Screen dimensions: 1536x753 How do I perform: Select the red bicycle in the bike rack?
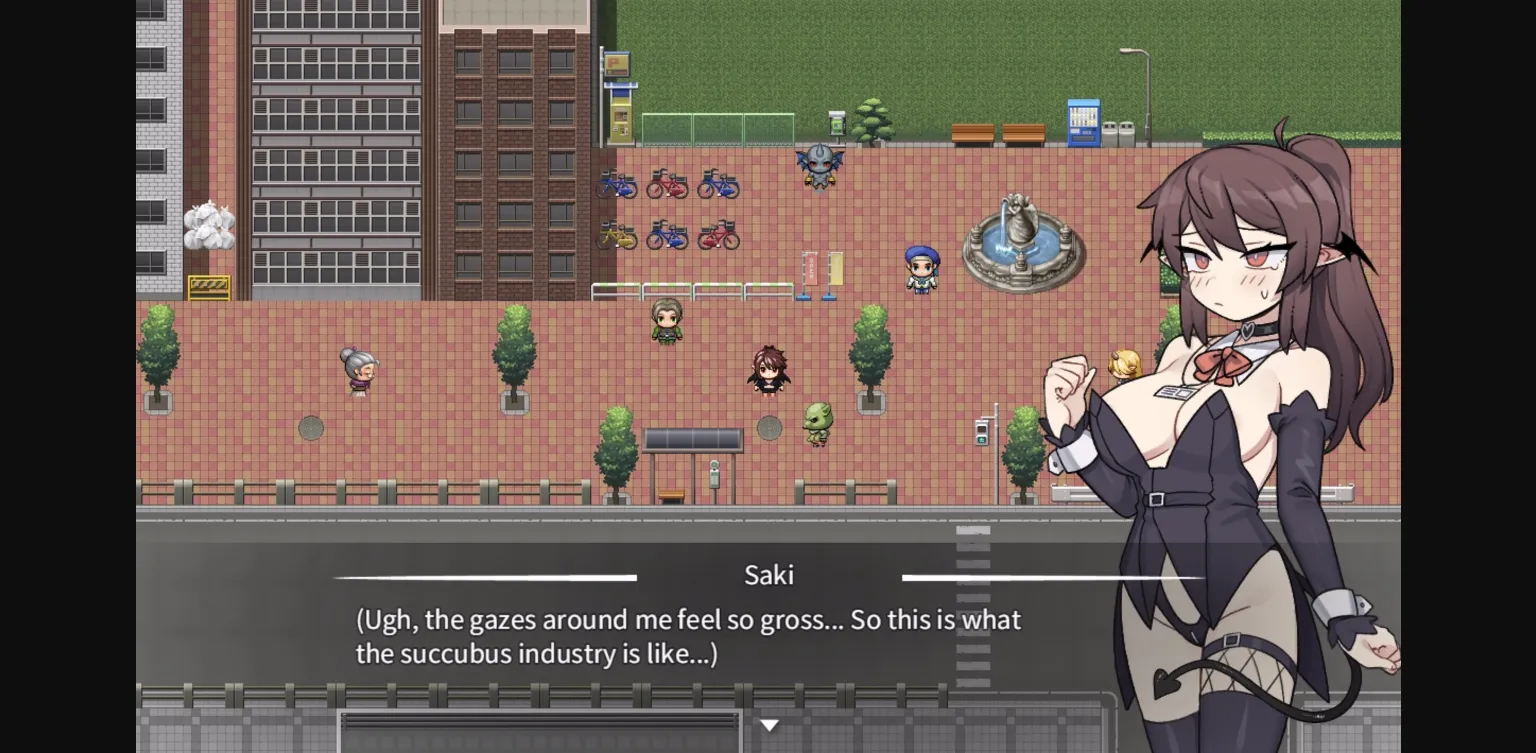(x=667, y=184)
